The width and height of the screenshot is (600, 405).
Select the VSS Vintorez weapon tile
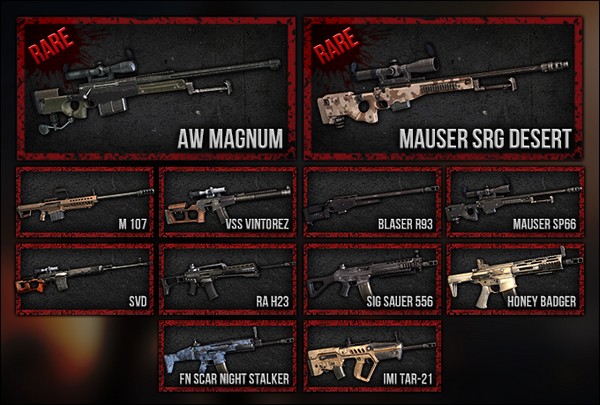click(228, 202)
